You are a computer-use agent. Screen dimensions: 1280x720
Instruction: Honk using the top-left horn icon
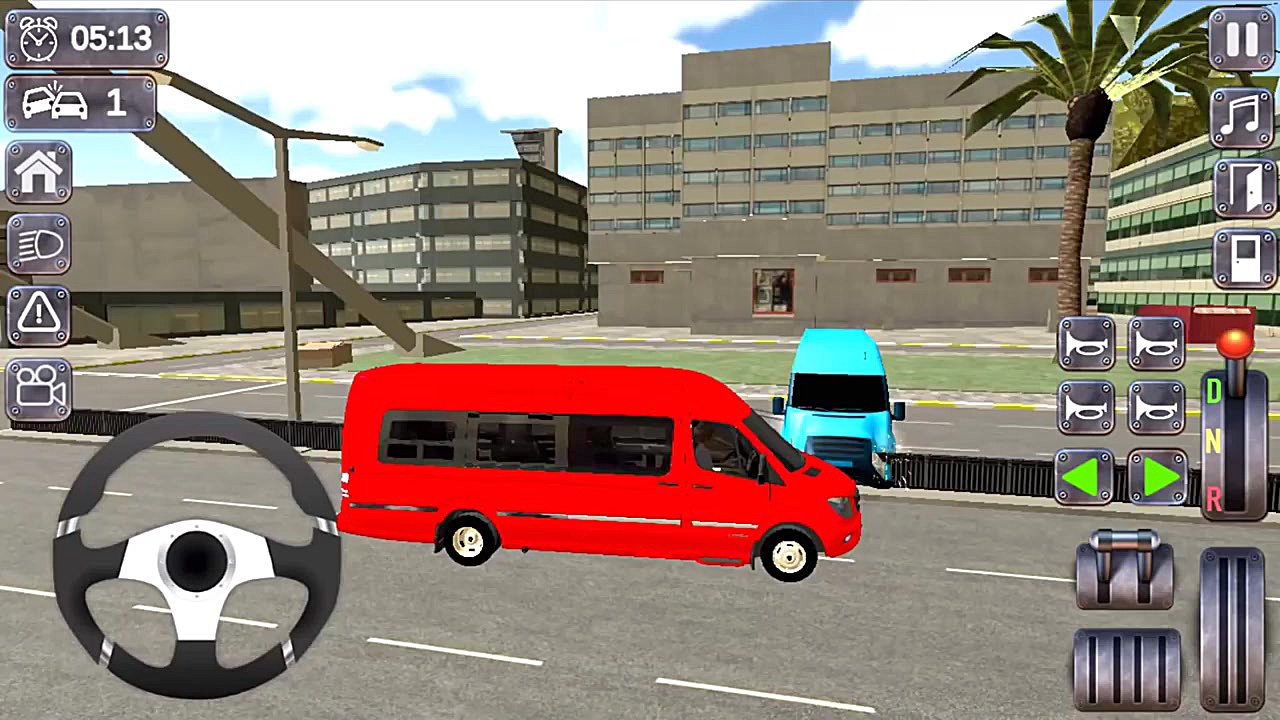coord(1086,343)
